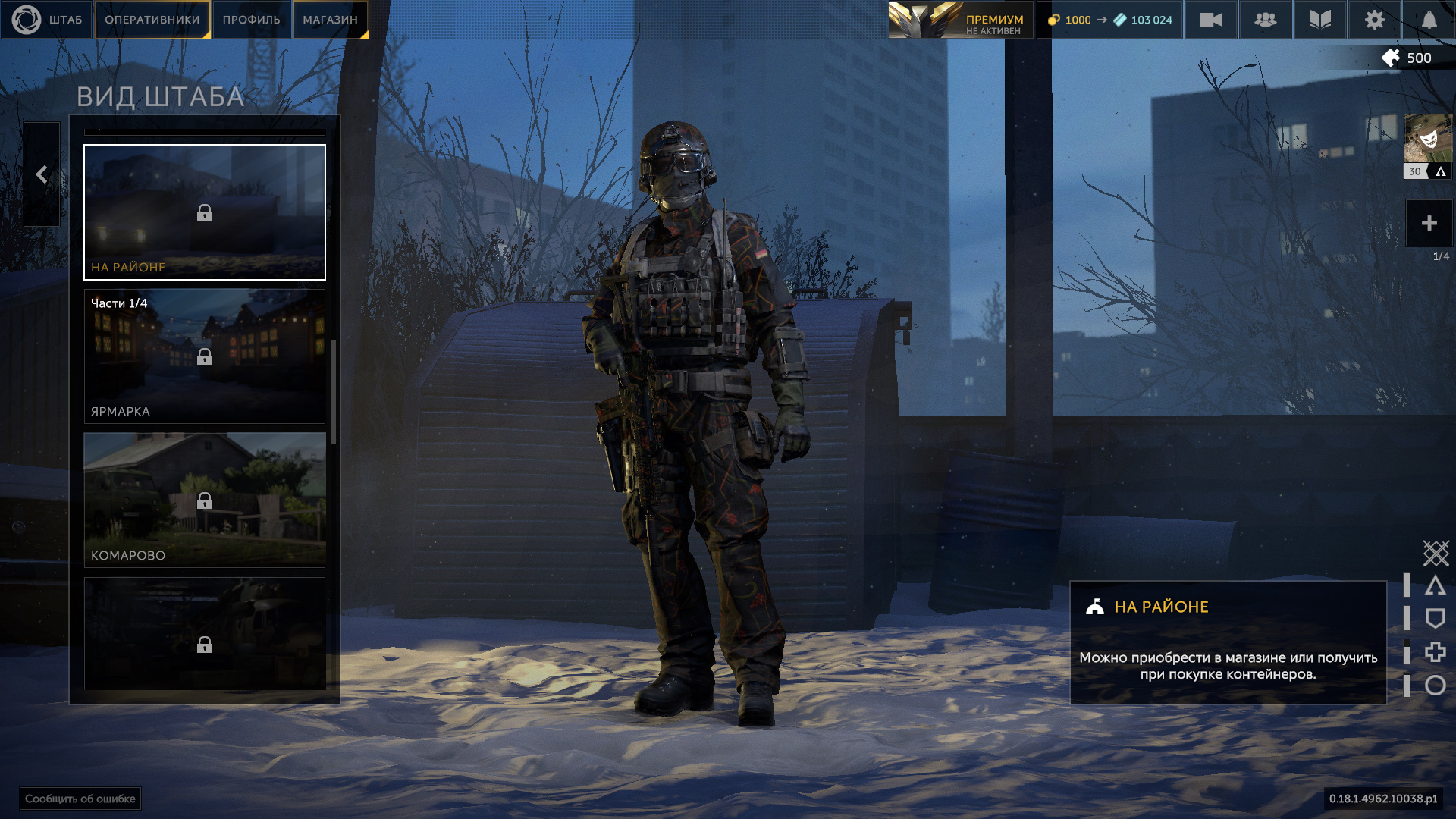Report a bug via Сообщить об ошибке
The width and height of the screenshot is (1456, 819).
pos(80,799)
